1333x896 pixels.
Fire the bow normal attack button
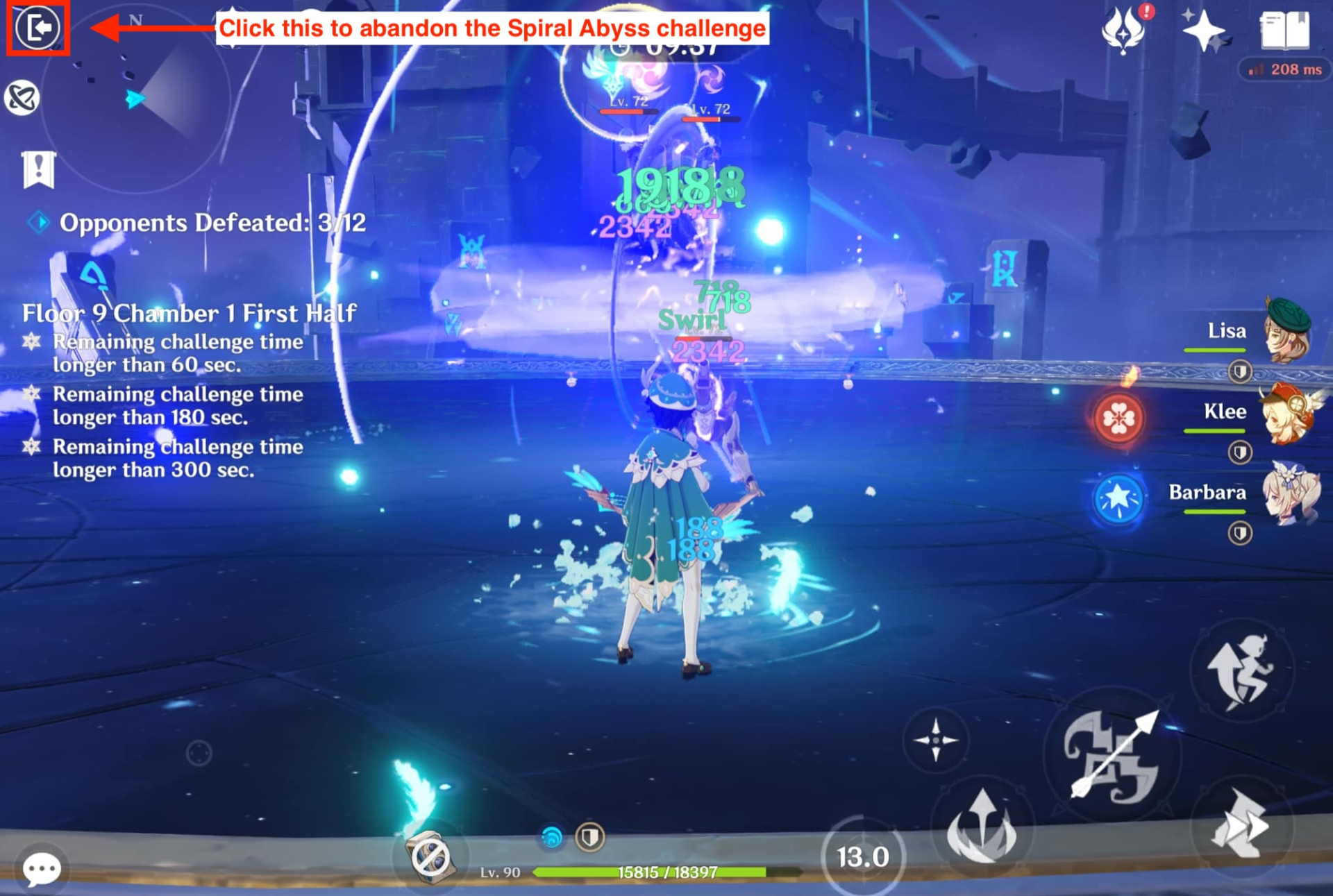[1112, 756]
